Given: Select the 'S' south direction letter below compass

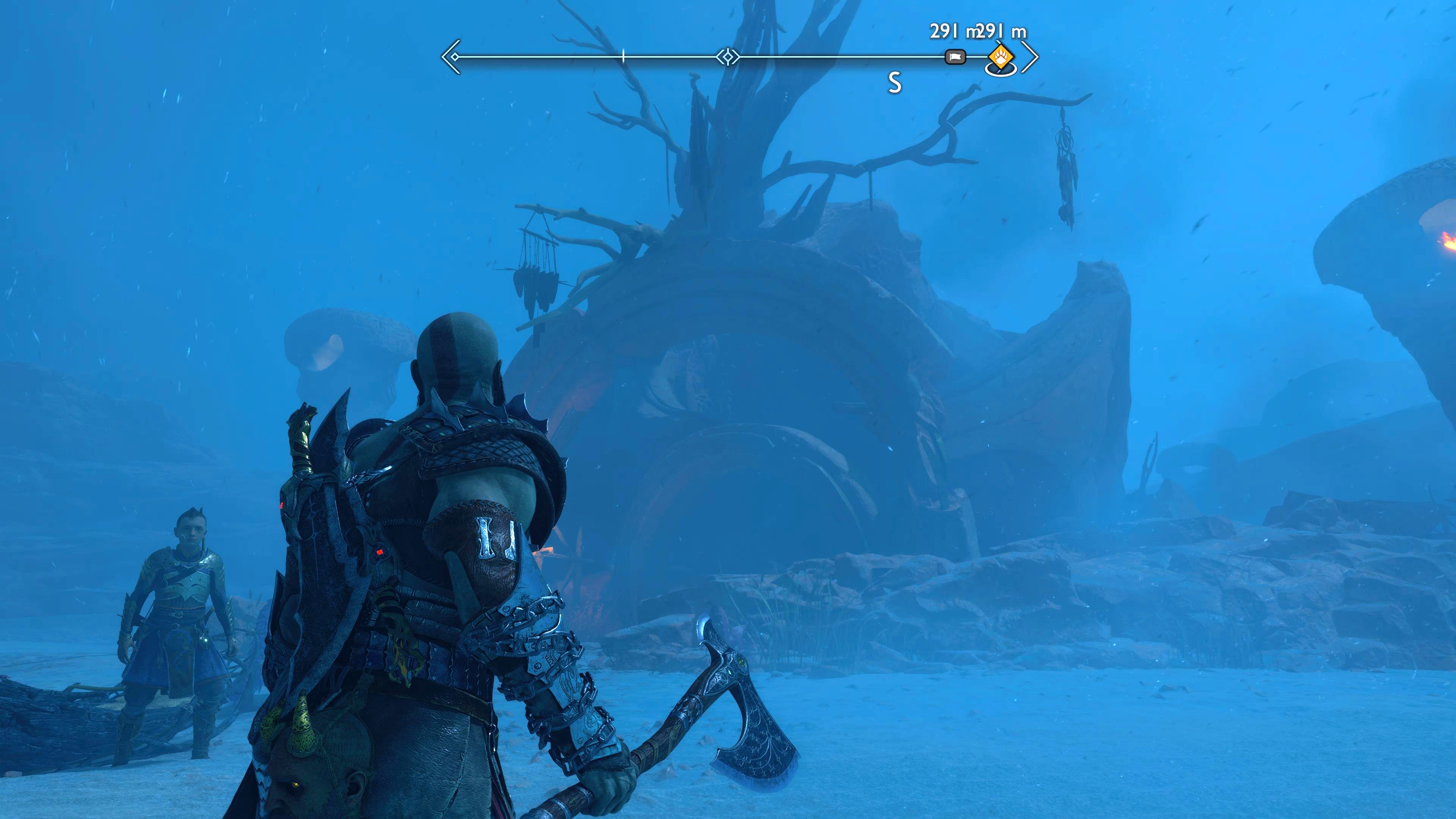Looking at the screenshot, I should [895, 83].
